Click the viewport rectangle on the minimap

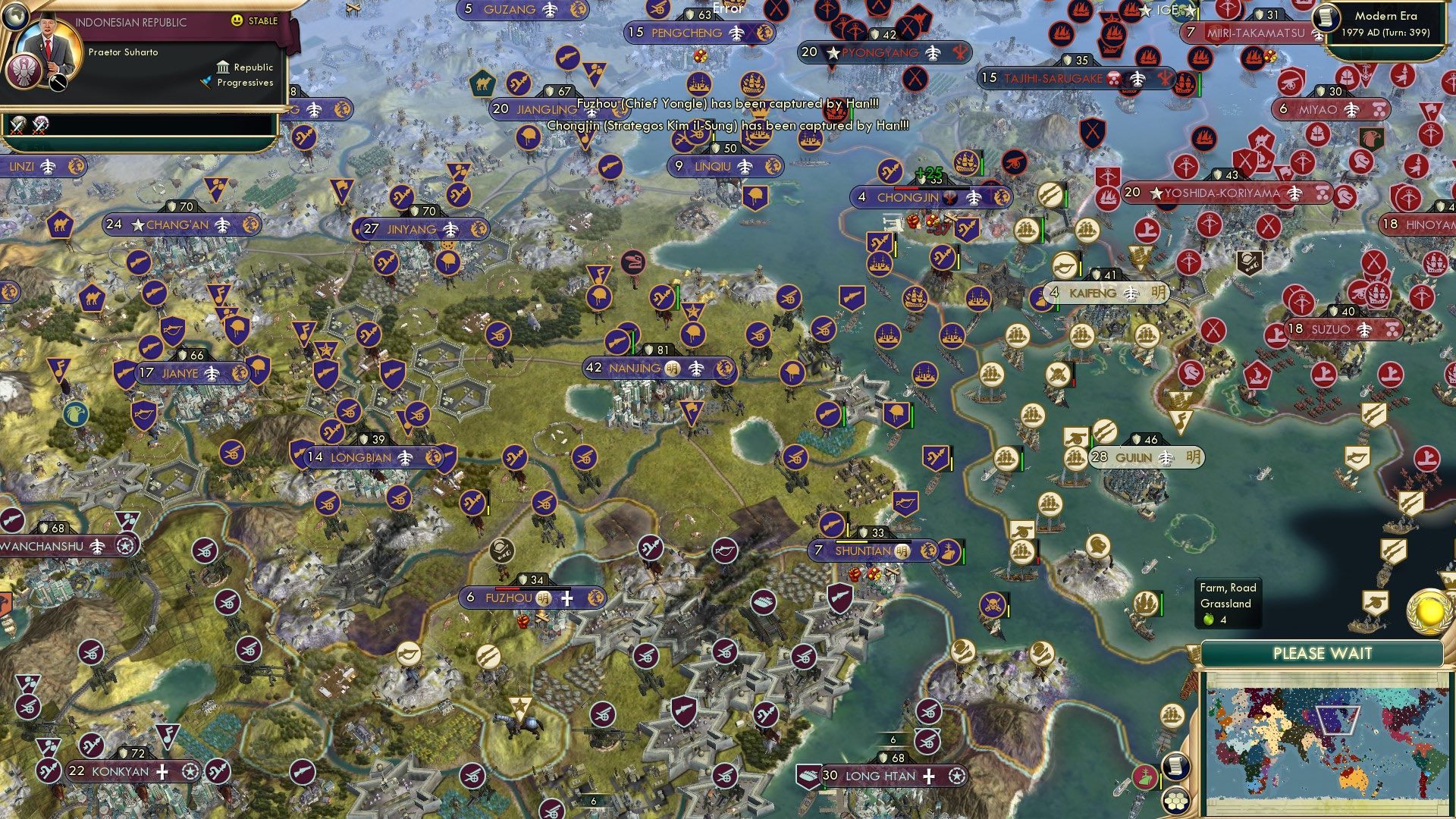1337,720
